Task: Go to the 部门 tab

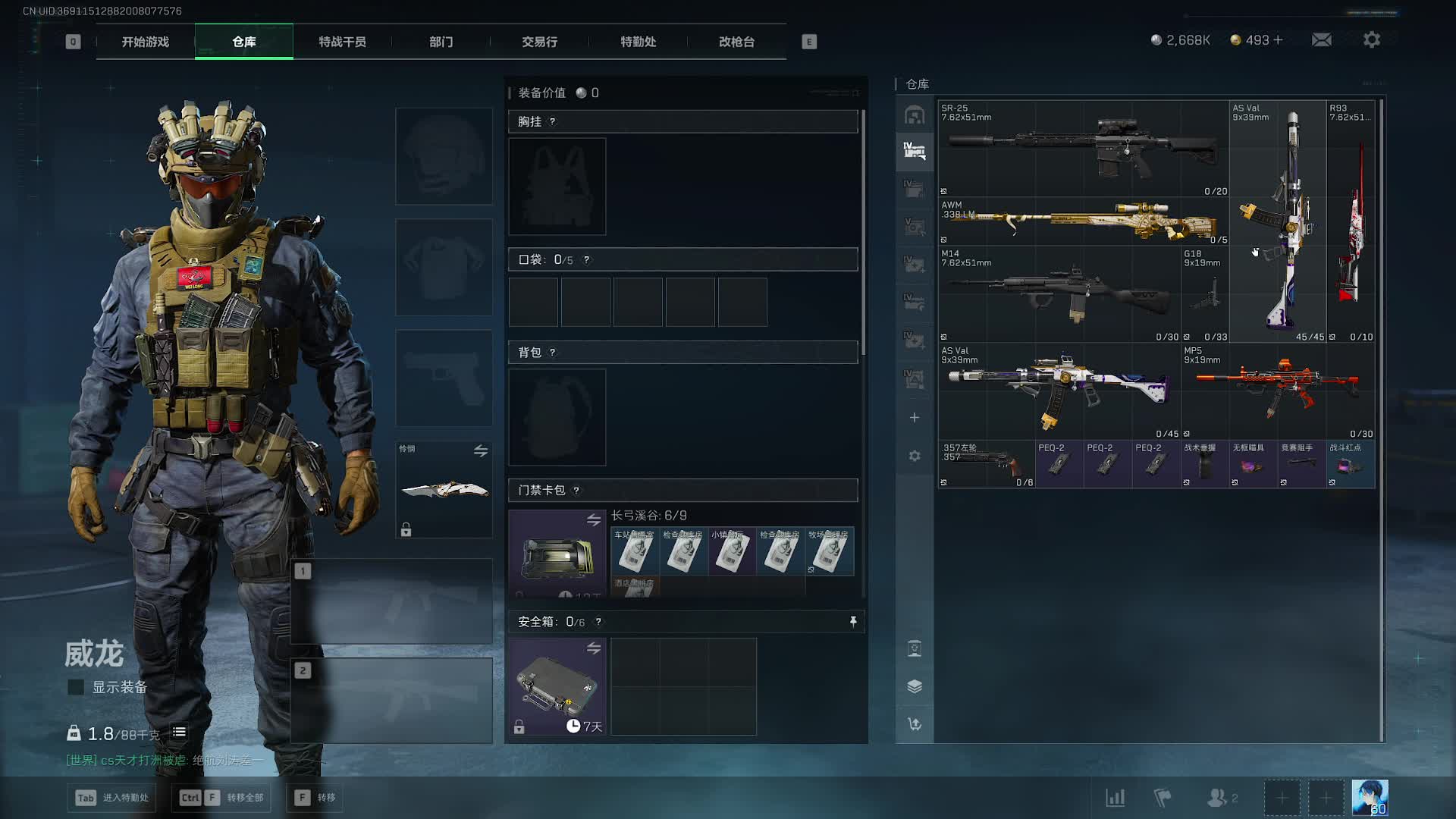Action: [441, 42]
